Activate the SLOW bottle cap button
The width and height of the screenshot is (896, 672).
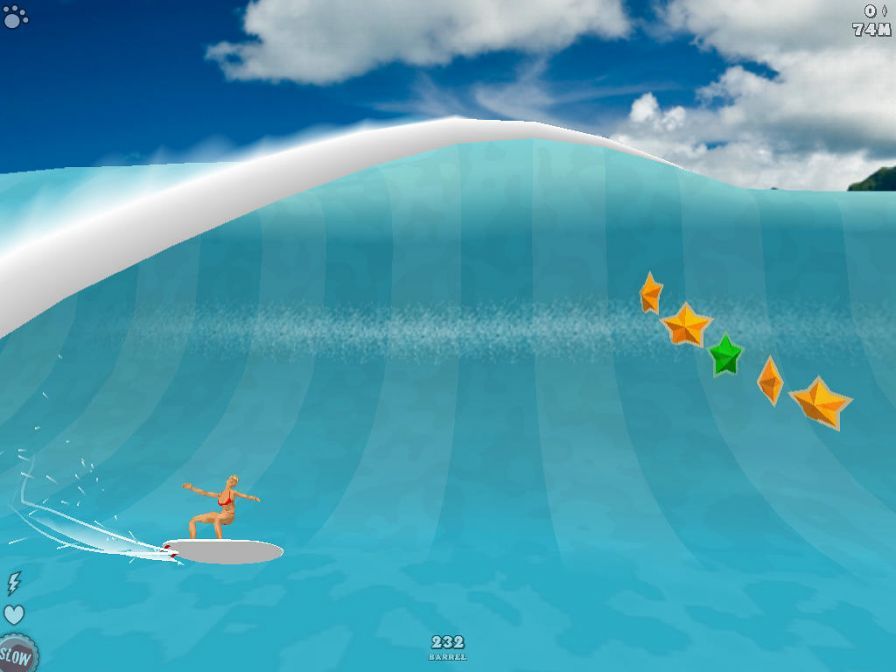click(x=16, y=656)
